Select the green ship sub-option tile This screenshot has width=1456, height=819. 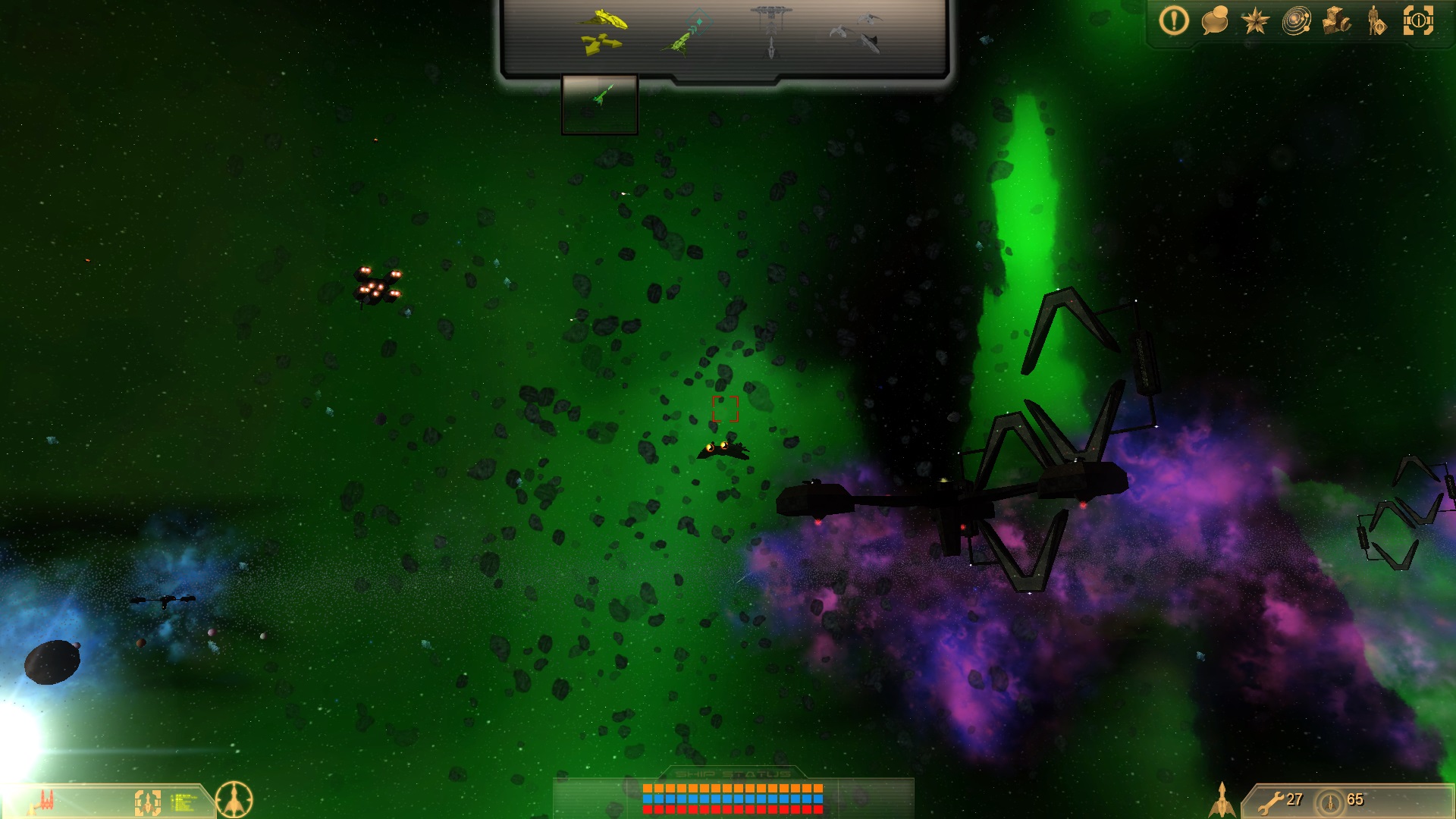(599, 105)
